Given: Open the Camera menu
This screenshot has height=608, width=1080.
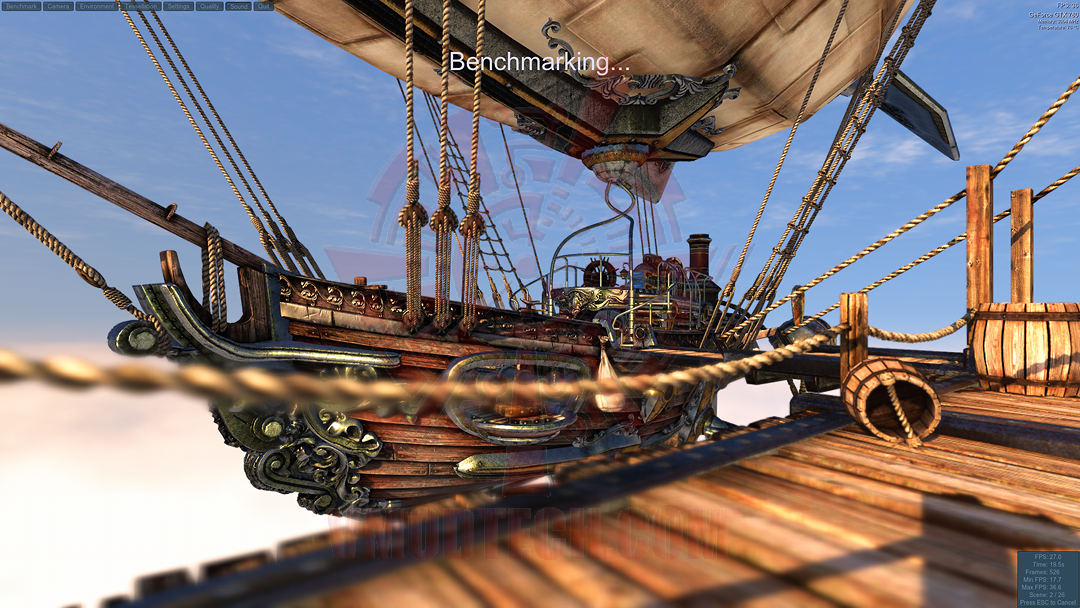Looking at the screenshot, I should point(58,6).
